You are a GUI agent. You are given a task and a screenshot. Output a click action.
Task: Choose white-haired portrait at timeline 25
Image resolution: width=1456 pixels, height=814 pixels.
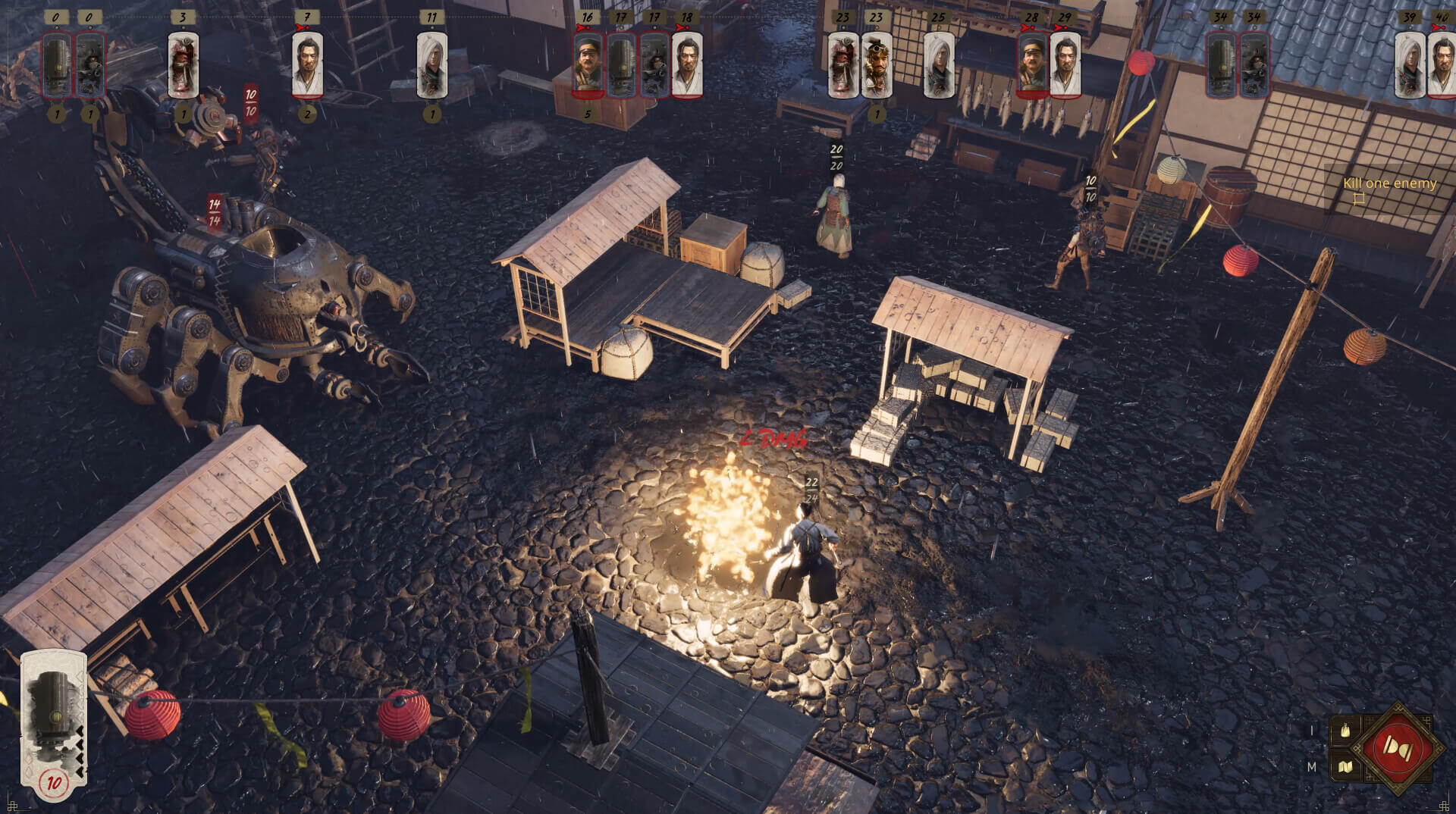938,65
